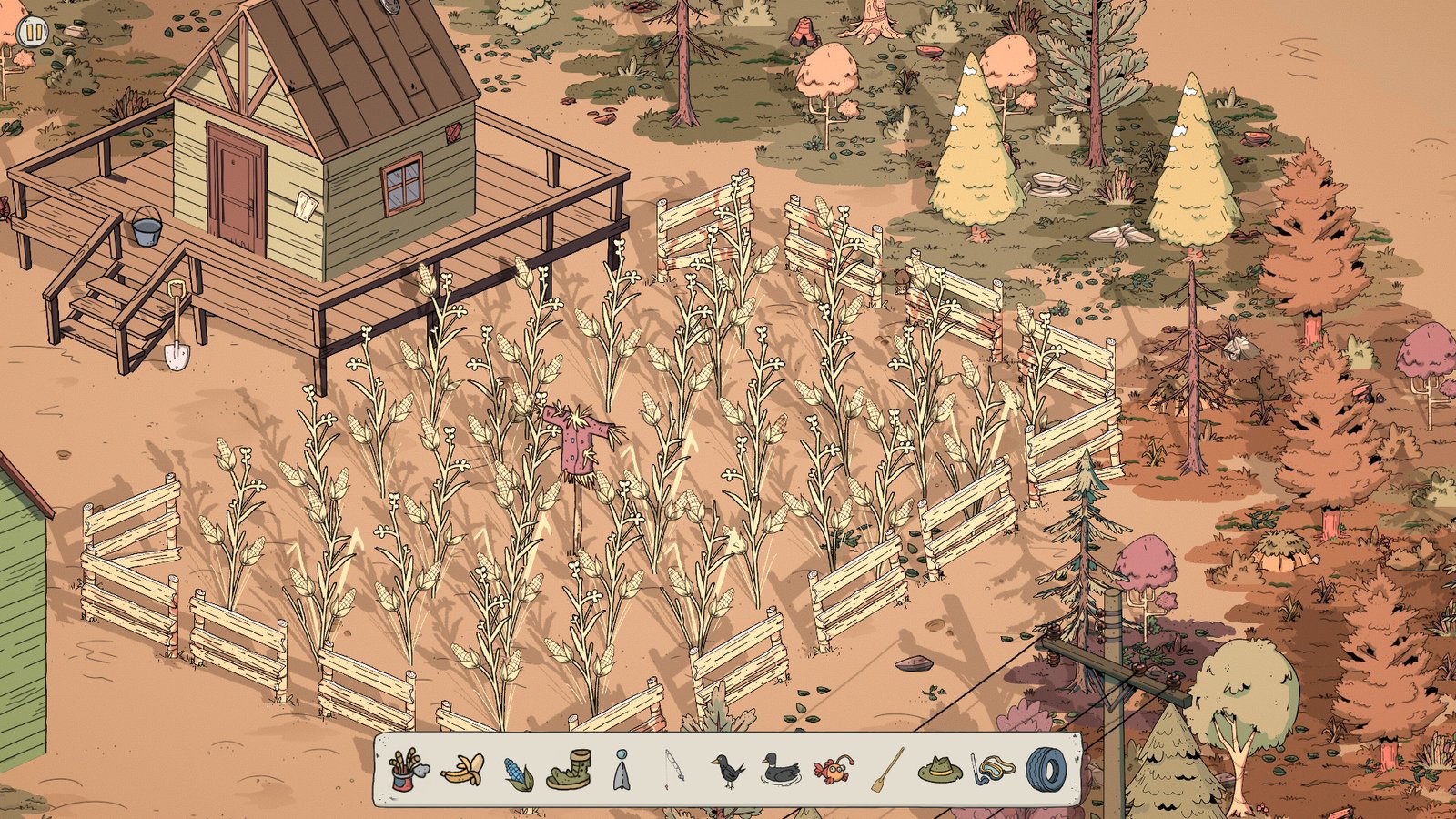
Task: Pause the game with the round button
Action: coord(34,32)
